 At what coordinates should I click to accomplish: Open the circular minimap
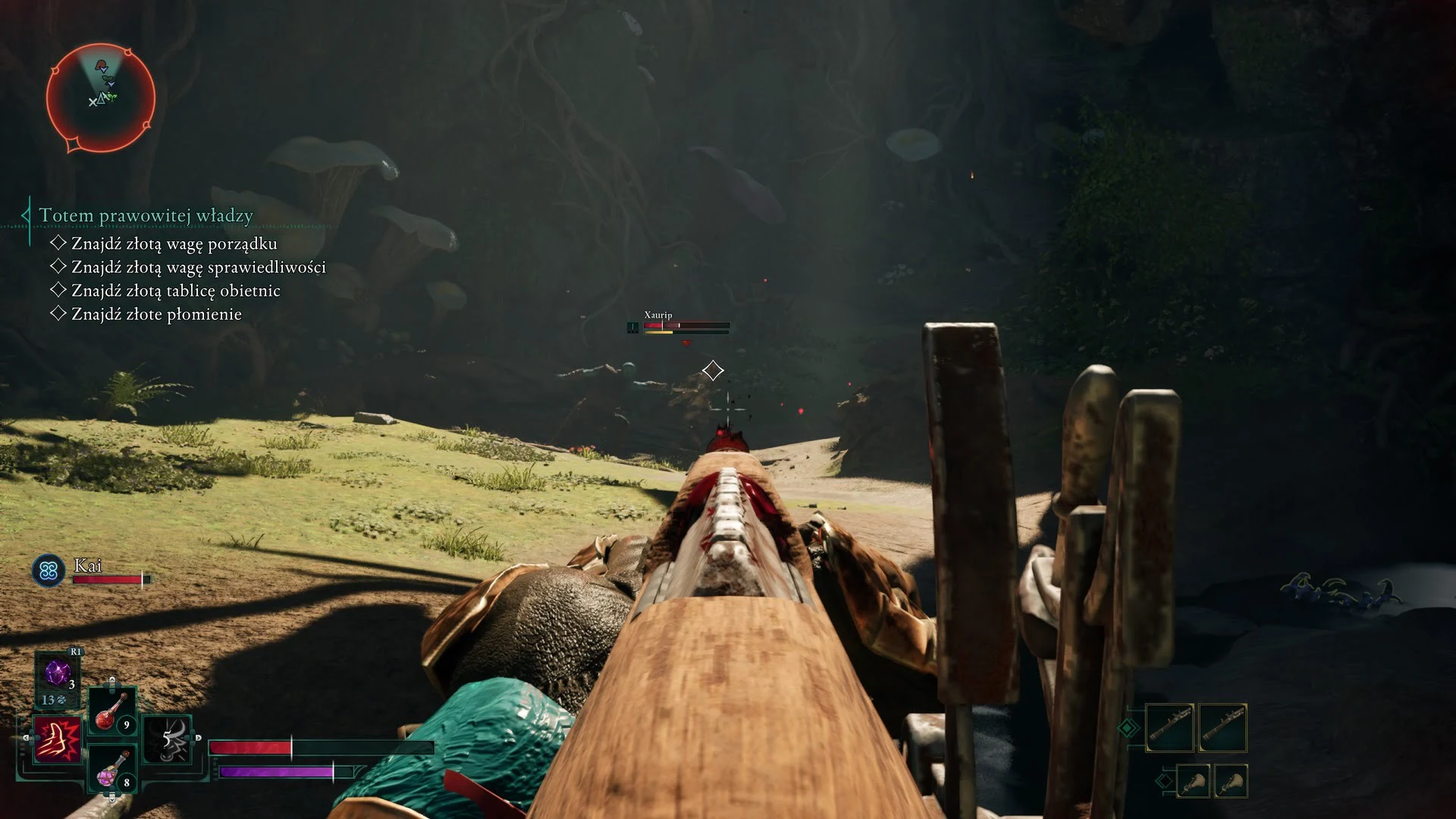click(101, 97)
